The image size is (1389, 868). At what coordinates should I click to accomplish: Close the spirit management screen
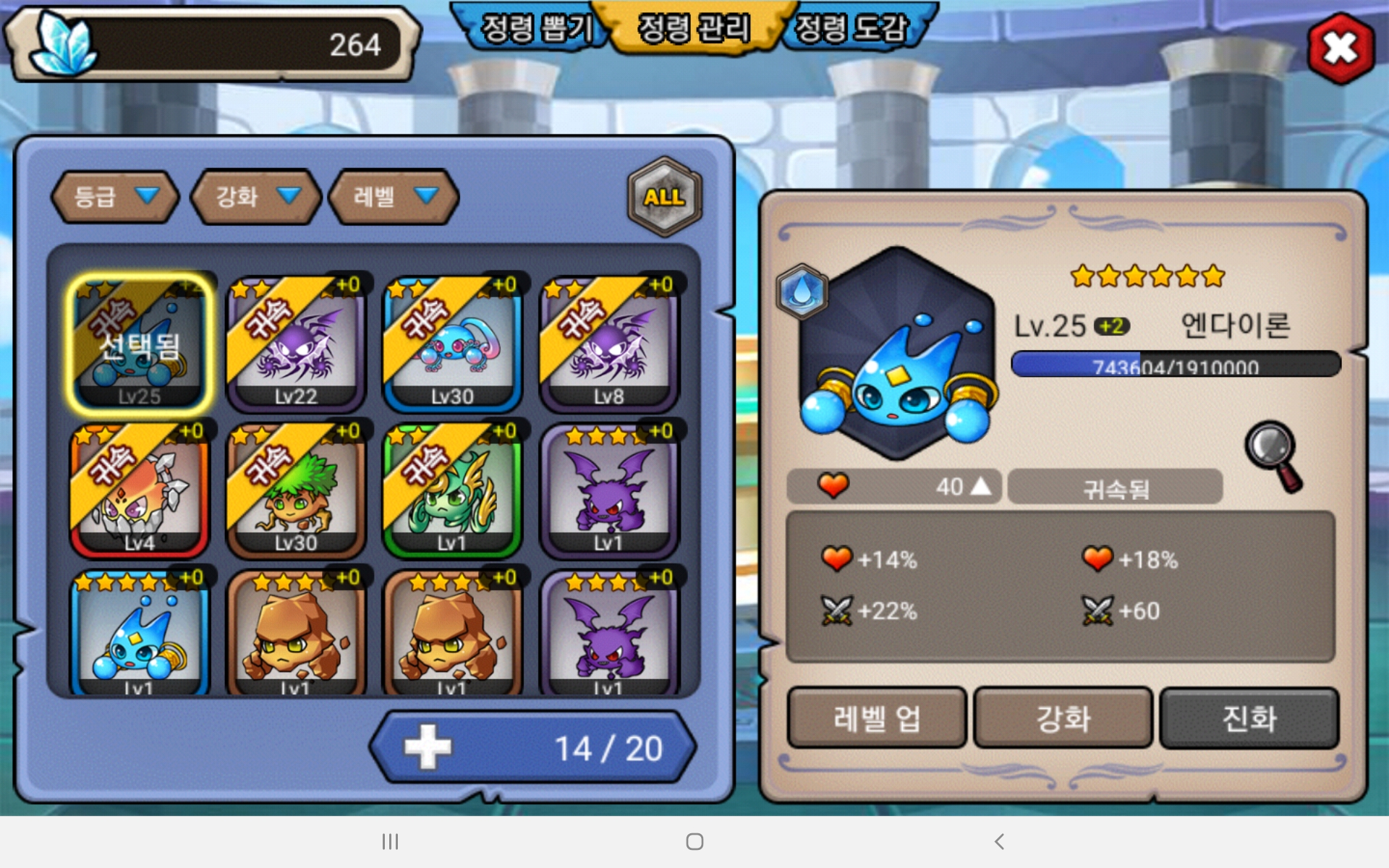[1341, 48]
